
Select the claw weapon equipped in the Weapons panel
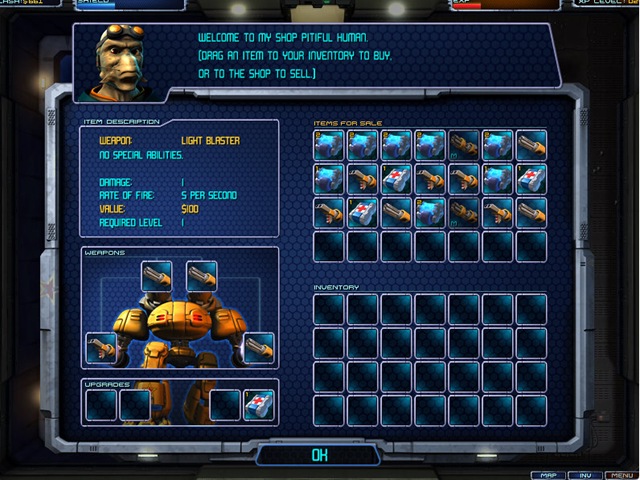click(101, 347)
